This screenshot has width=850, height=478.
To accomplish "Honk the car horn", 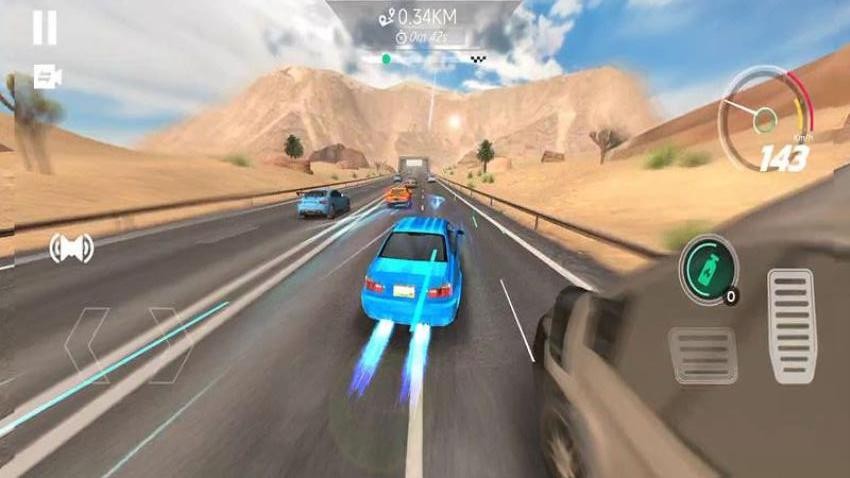I will [x=71, y=247].
